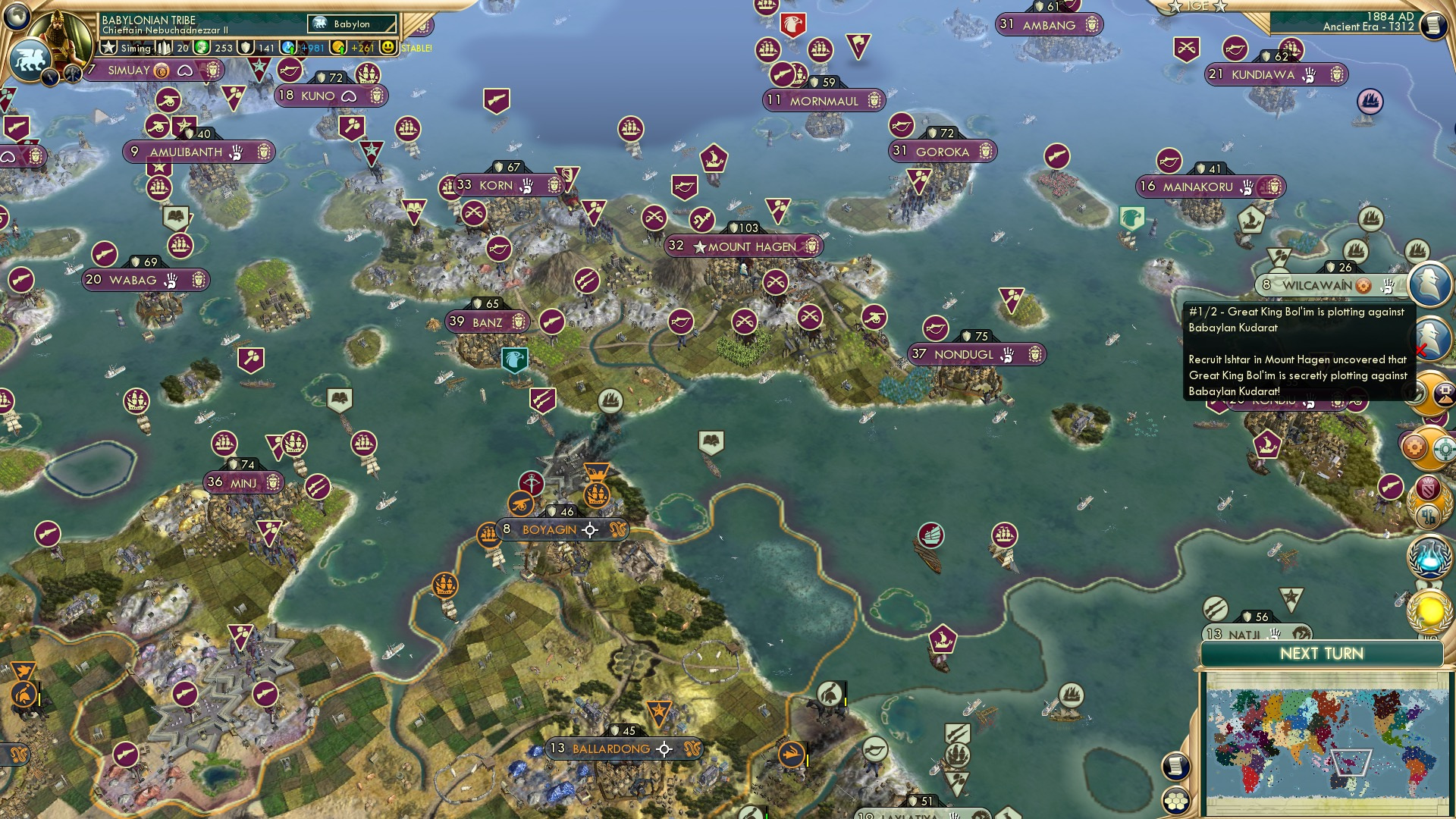Image resolution: width=1456 pixels, height=819 pixels.
Task: End the turn with Next Turn
Action: click(x=1321, y=654)
